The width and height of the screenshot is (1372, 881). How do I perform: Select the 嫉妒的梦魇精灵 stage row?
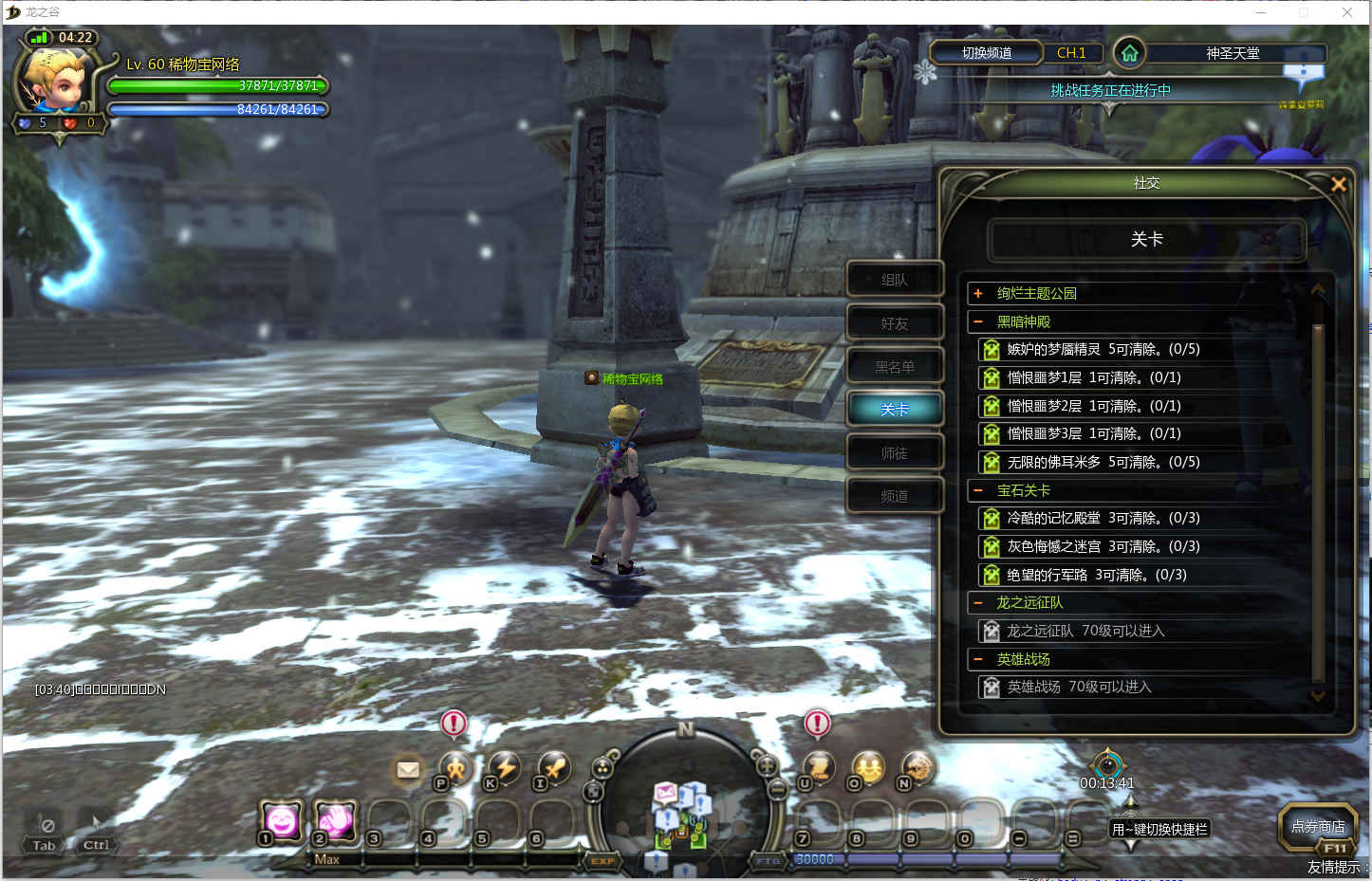[1103, 350]
